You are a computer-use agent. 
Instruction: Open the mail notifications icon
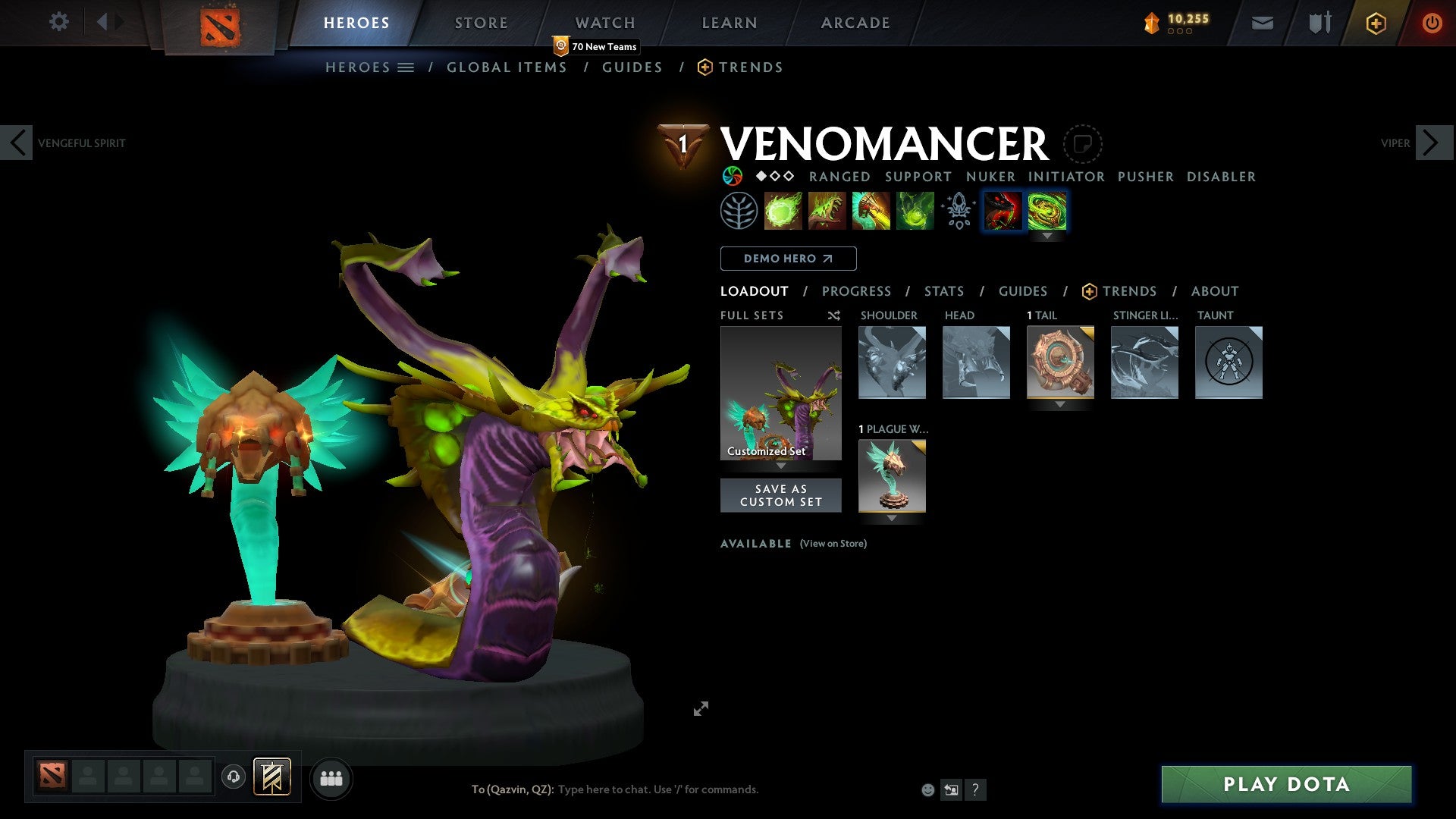click(1263, 22)
